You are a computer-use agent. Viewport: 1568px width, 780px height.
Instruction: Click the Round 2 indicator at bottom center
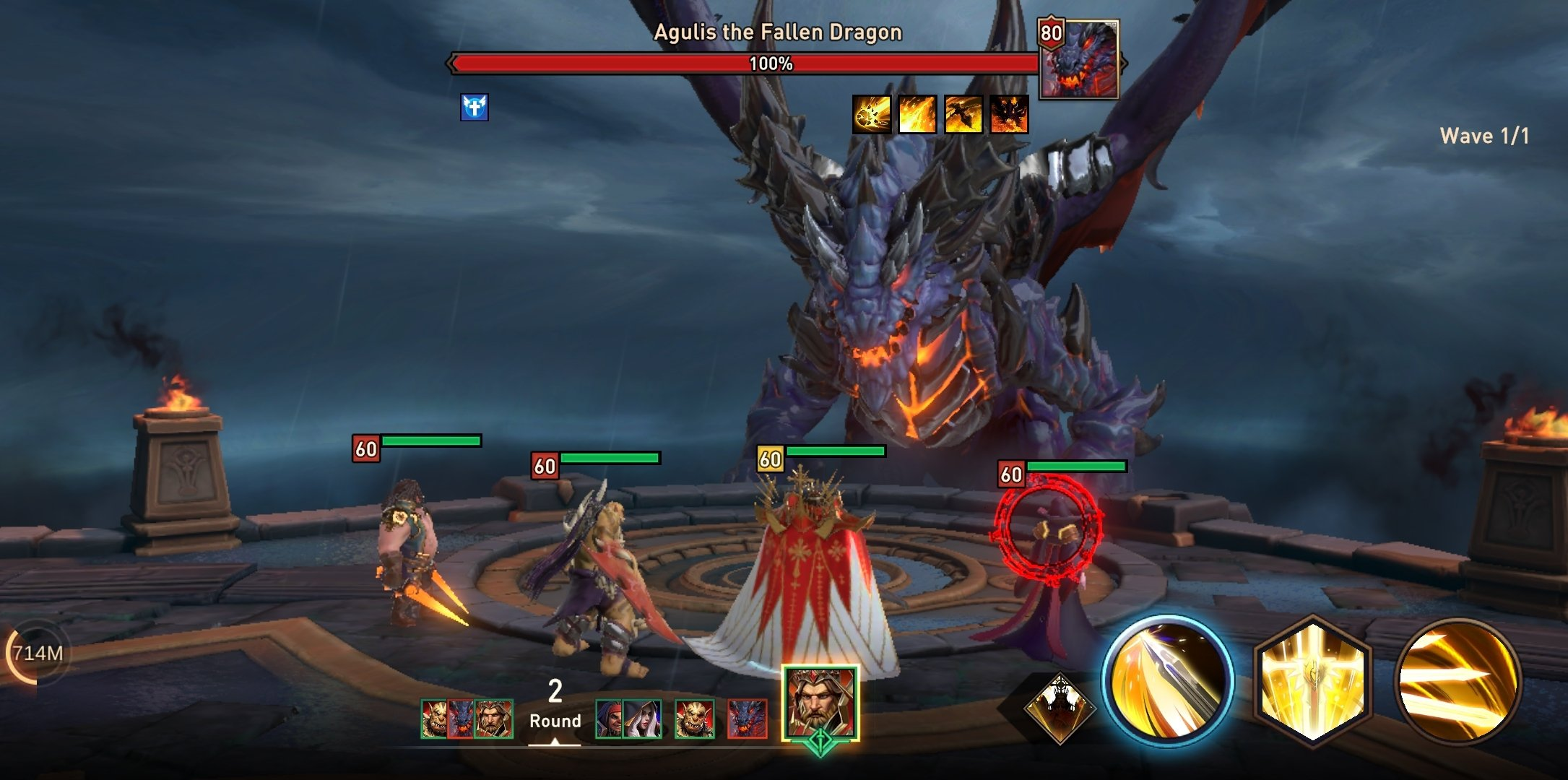554,704
